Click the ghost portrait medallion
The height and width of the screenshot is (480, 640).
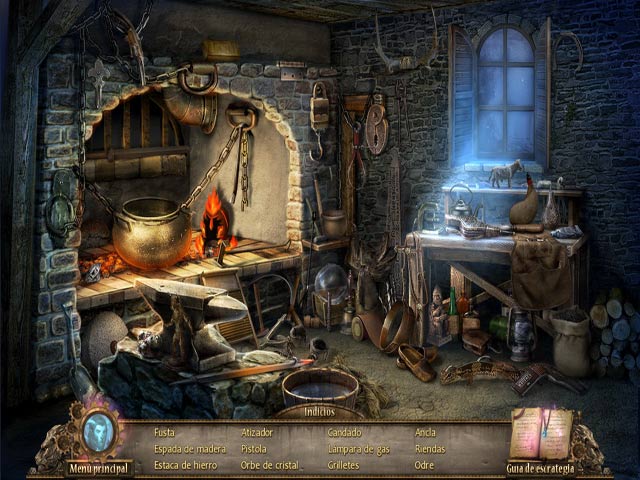pos(101,433)
